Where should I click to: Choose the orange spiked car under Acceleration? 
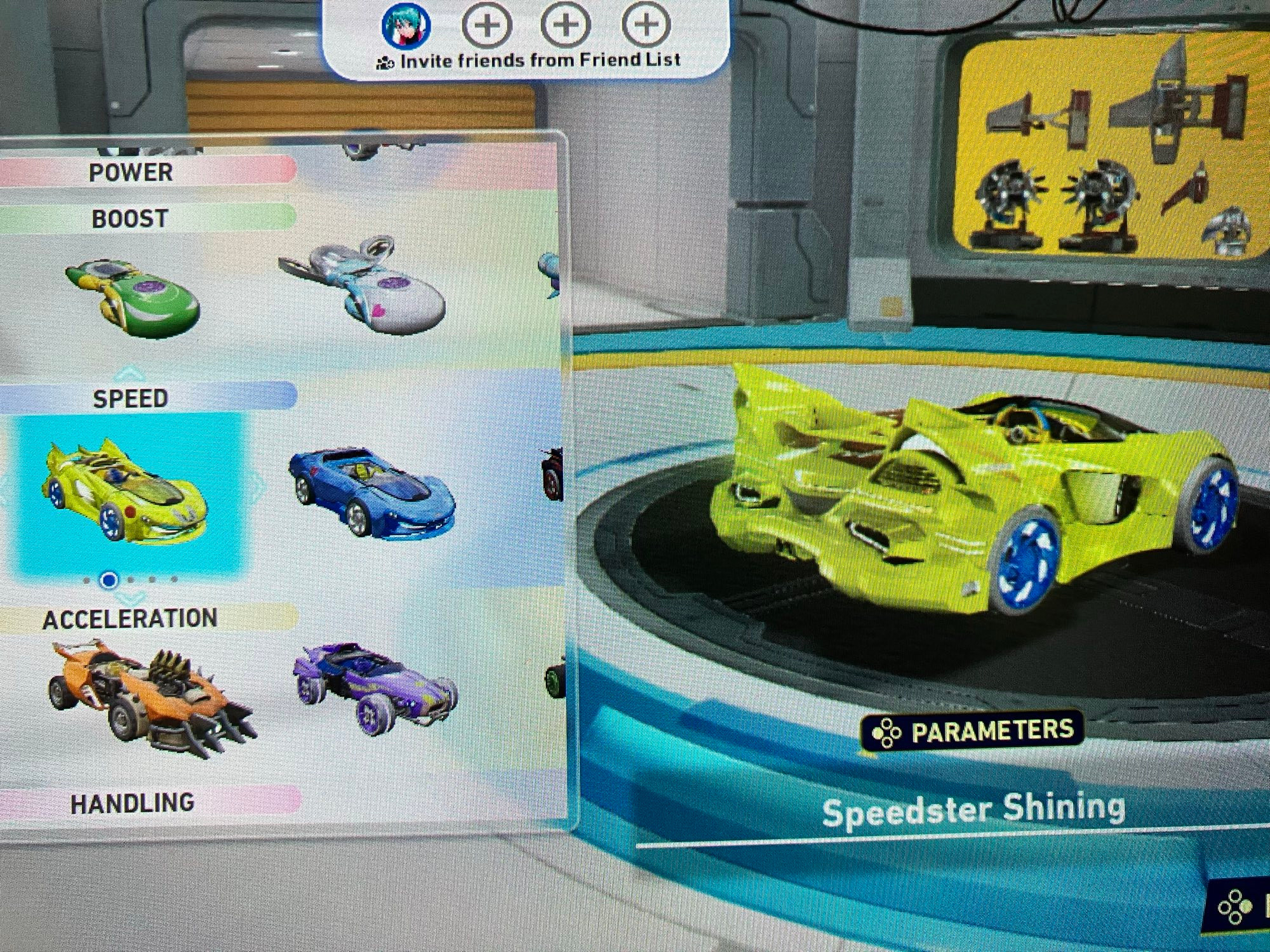pos(152,698)
